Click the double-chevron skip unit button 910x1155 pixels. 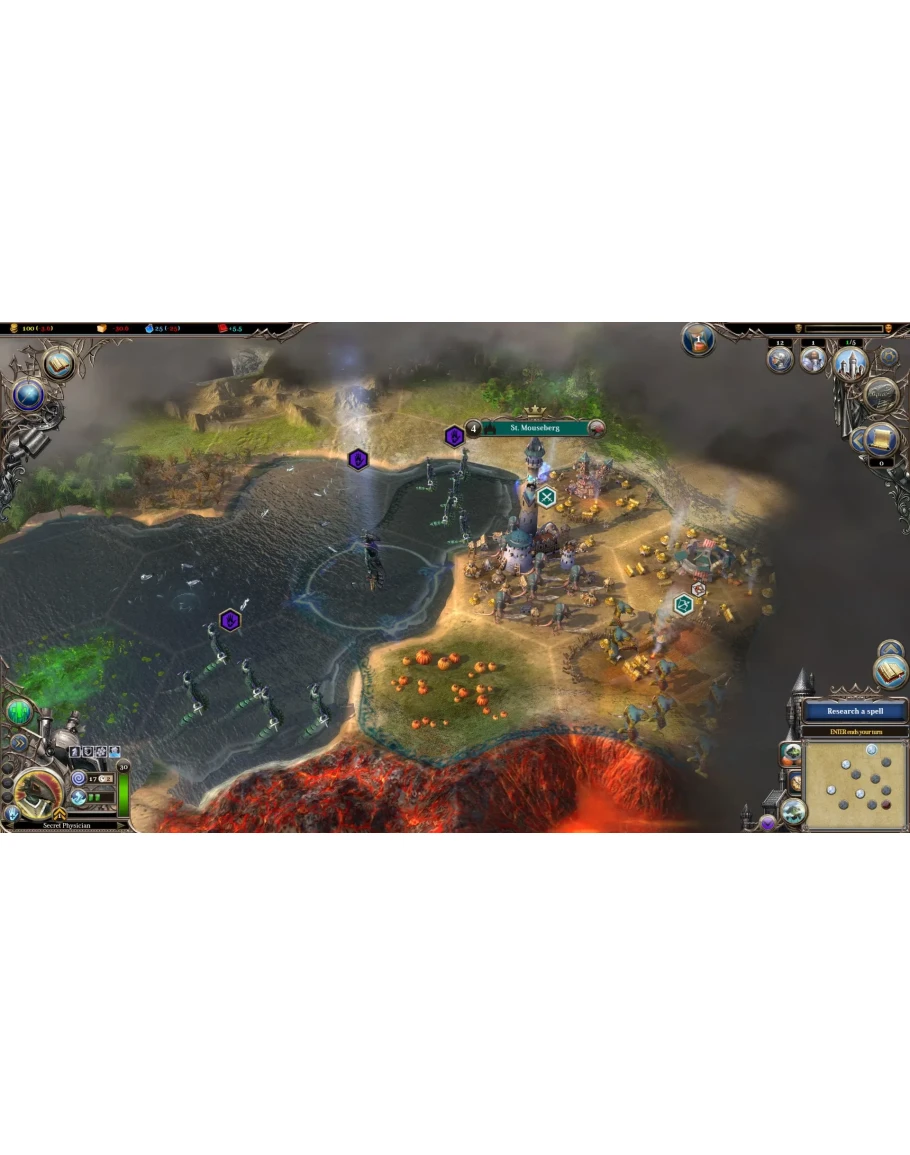(19, 742)
